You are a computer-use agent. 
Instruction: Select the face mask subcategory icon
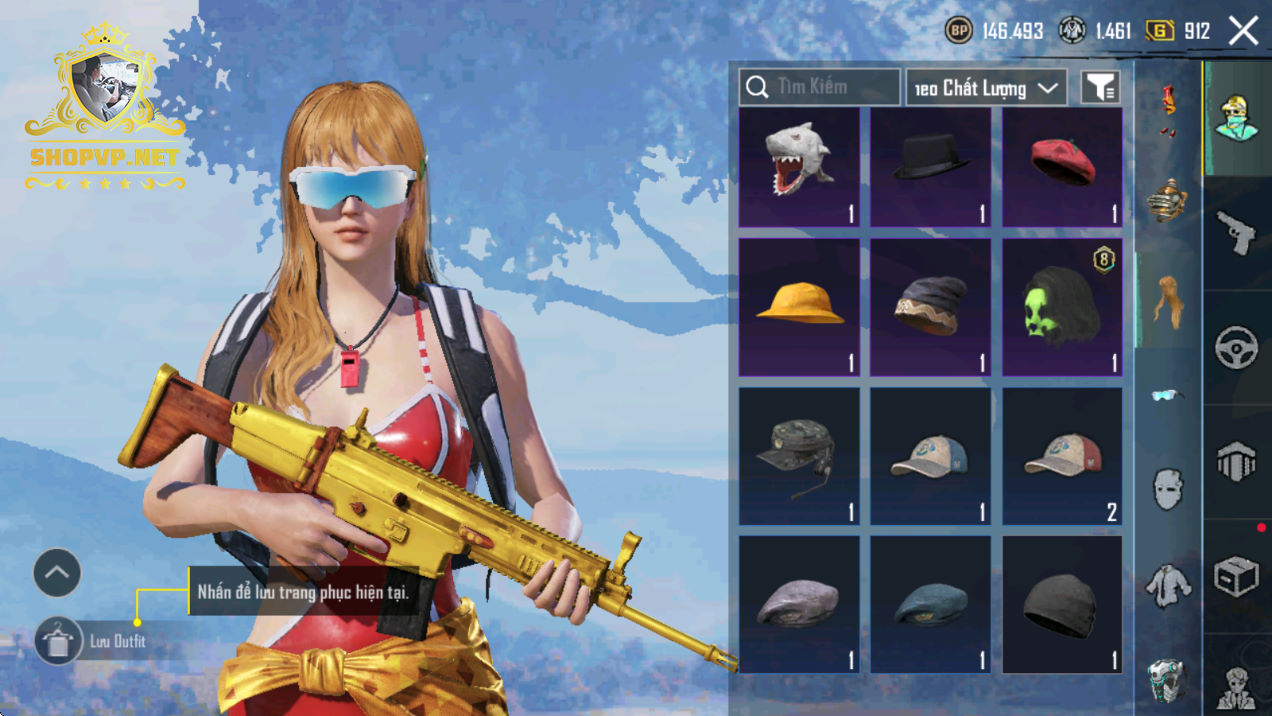pos(1167,490)
